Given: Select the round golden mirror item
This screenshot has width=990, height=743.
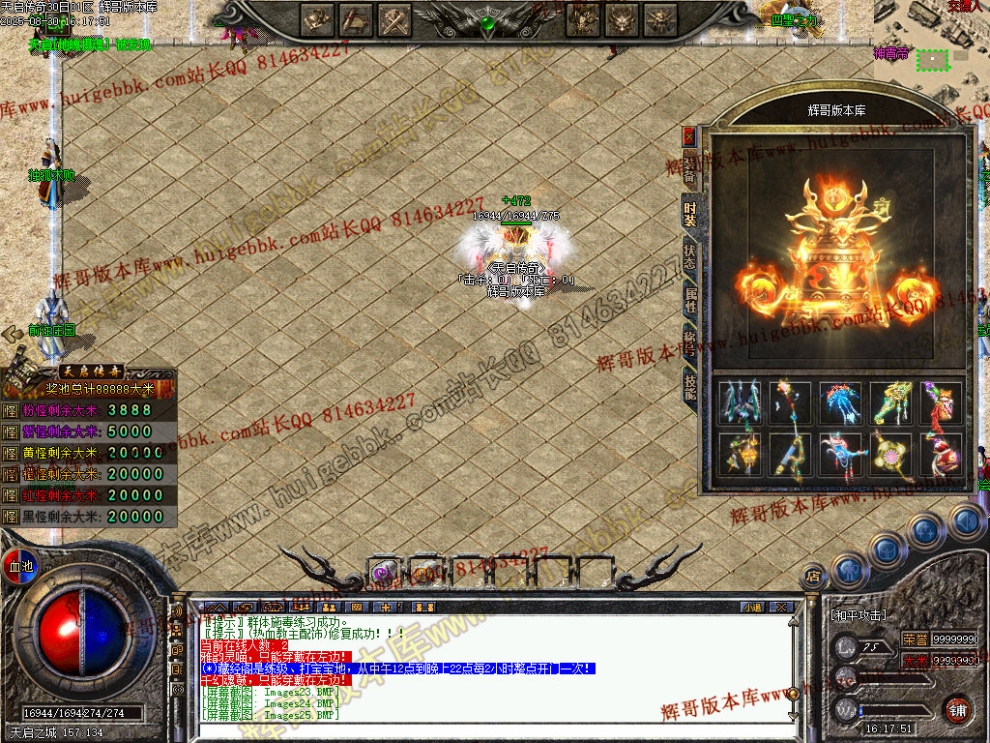Looking at the screenshot, I should (890, 454).
